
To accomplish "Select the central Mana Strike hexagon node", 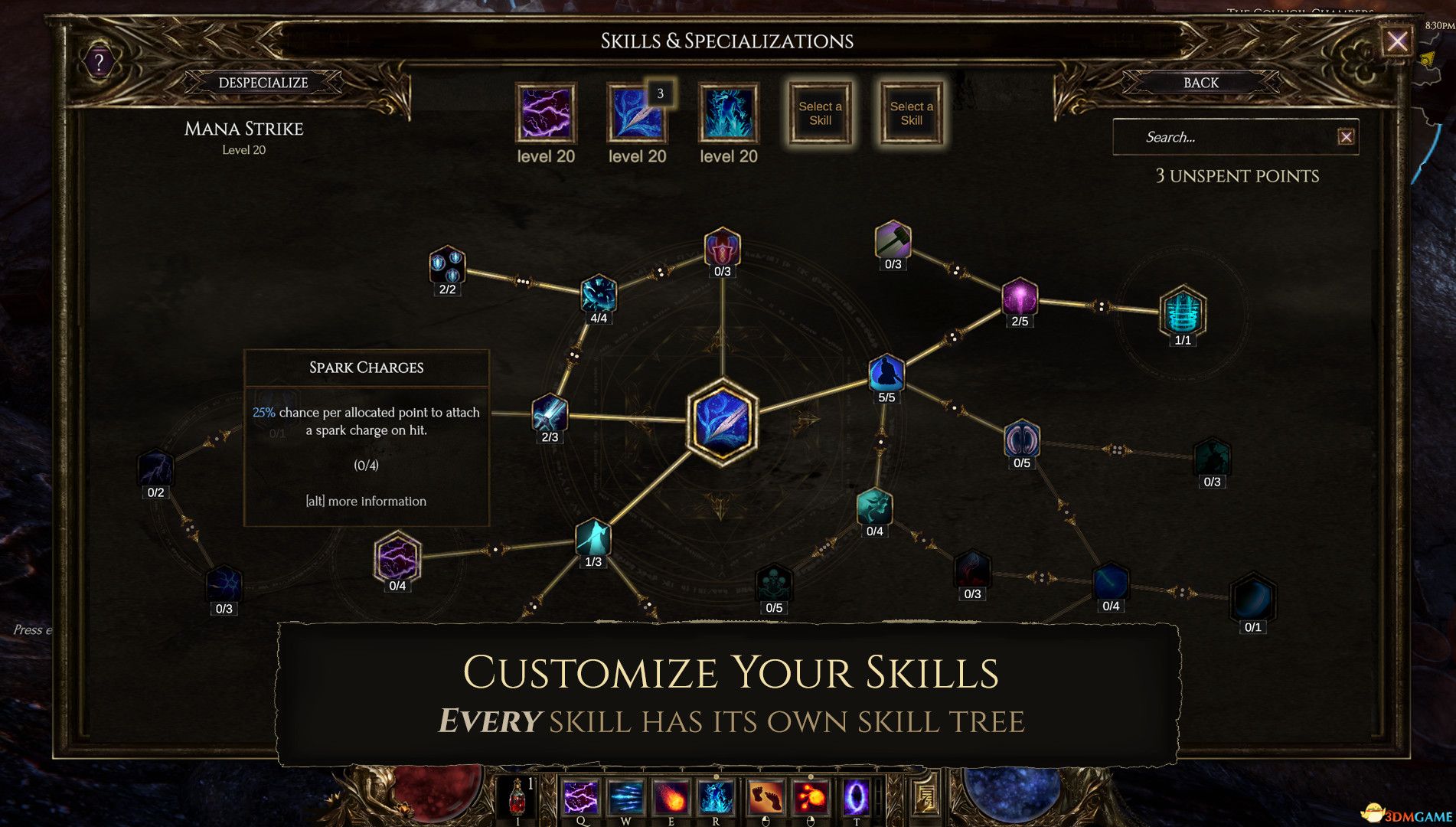I will [722, 422].
